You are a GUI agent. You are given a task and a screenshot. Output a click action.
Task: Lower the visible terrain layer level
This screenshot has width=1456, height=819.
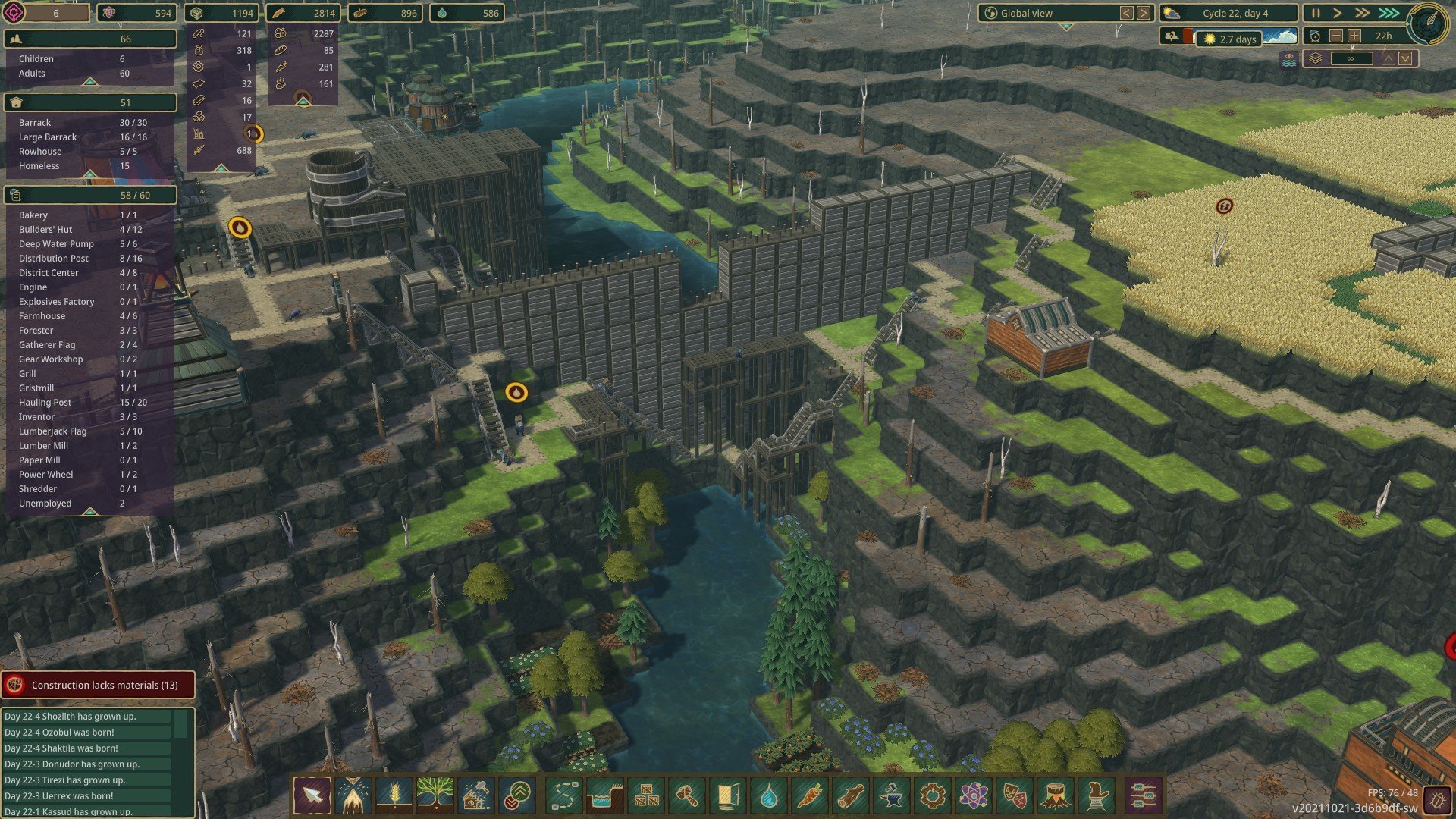[1406, 58]
